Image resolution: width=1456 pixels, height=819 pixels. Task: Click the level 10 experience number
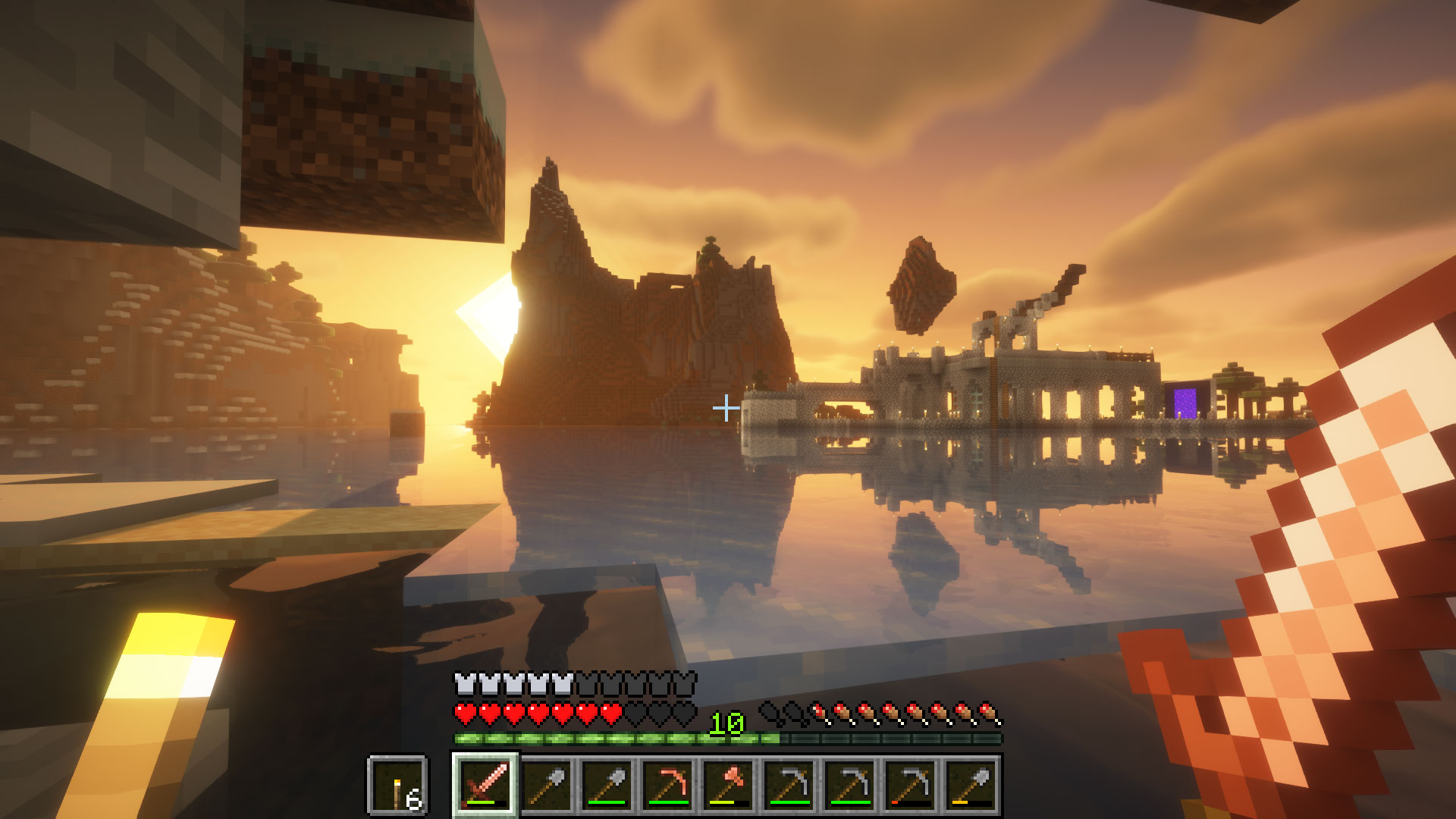point(726,721)
